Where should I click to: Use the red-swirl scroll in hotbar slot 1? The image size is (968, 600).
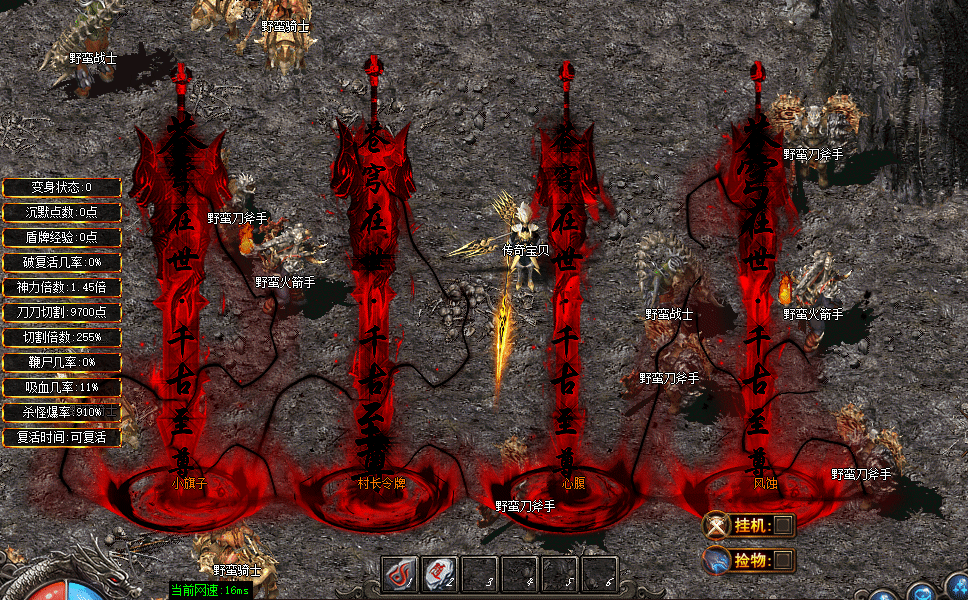(x=402, y=574)
